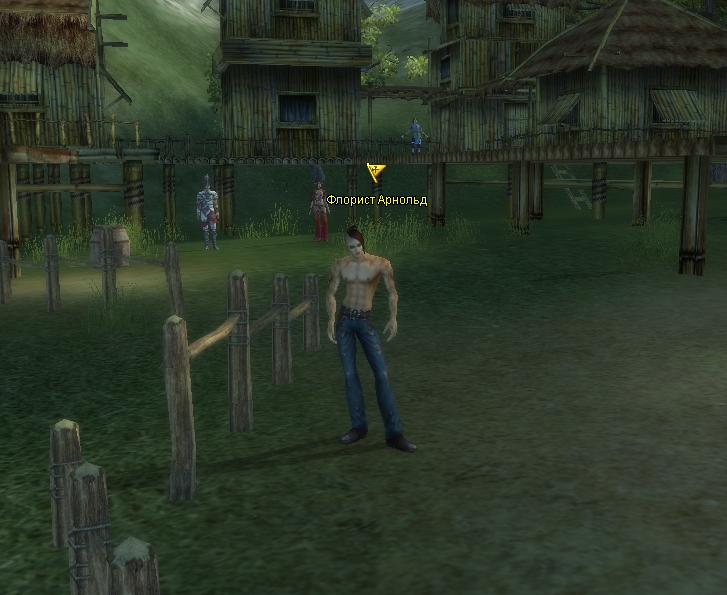The width and height of the screenshot is (727, 595).
Task: Click the yellow quest marker icon
Action: [x=376, y=173]
